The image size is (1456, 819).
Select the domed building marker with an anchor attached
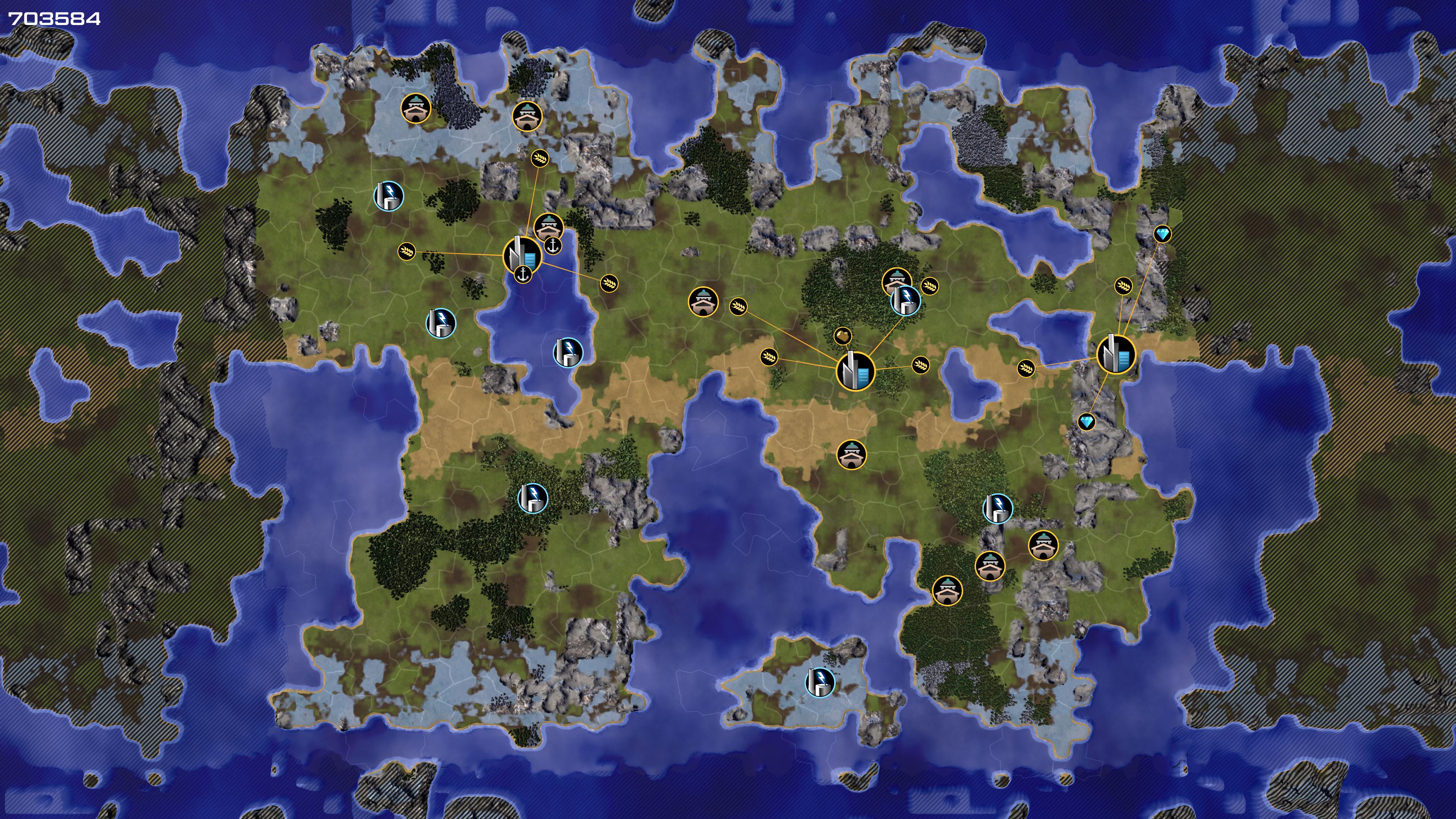click(x=548, y=227)
